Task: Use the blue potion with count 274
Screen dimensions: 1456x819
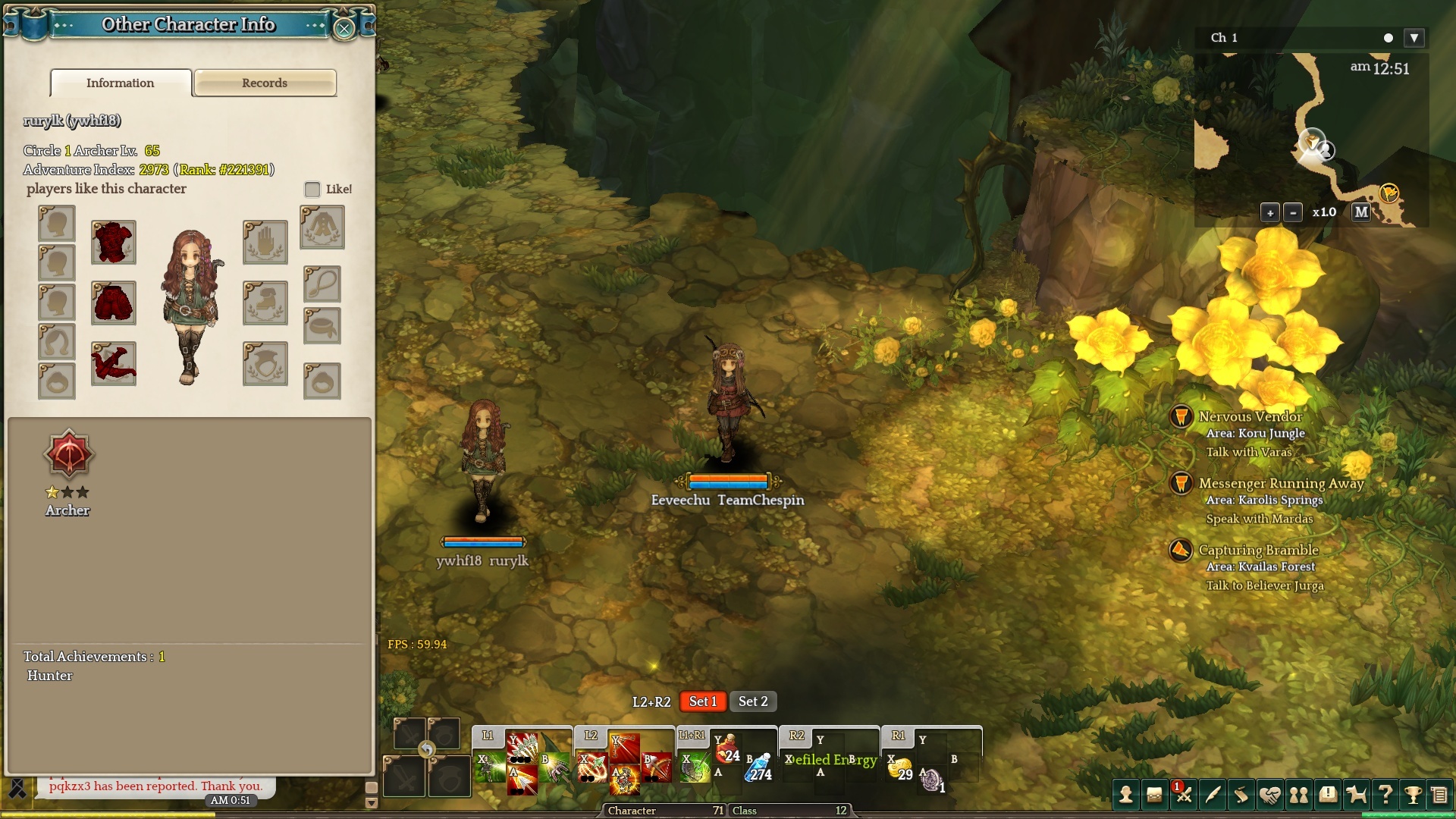Action: (758, 768)
